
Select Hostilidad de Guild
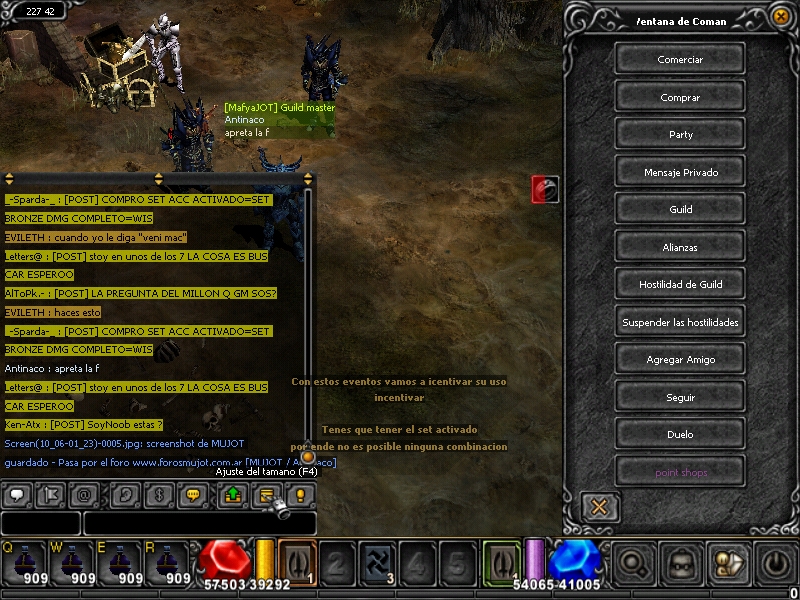680,285
